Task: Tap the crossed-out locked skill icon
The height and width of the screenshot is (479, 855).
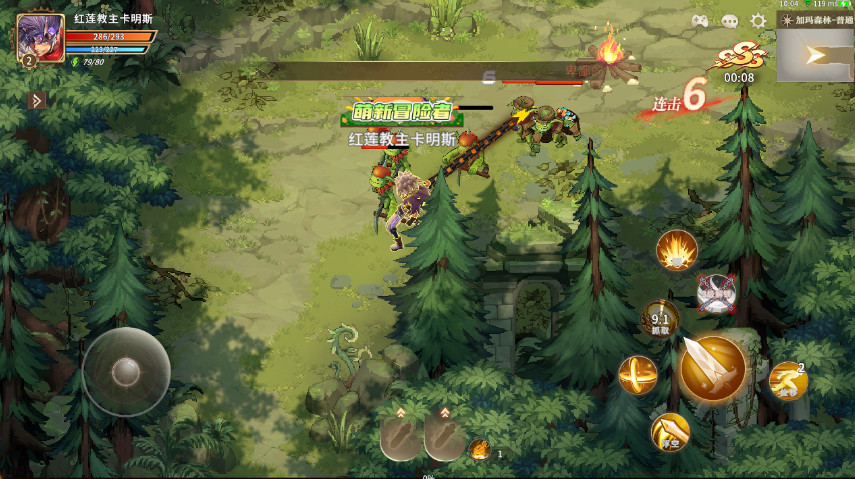Action: (x=716, y=292)
